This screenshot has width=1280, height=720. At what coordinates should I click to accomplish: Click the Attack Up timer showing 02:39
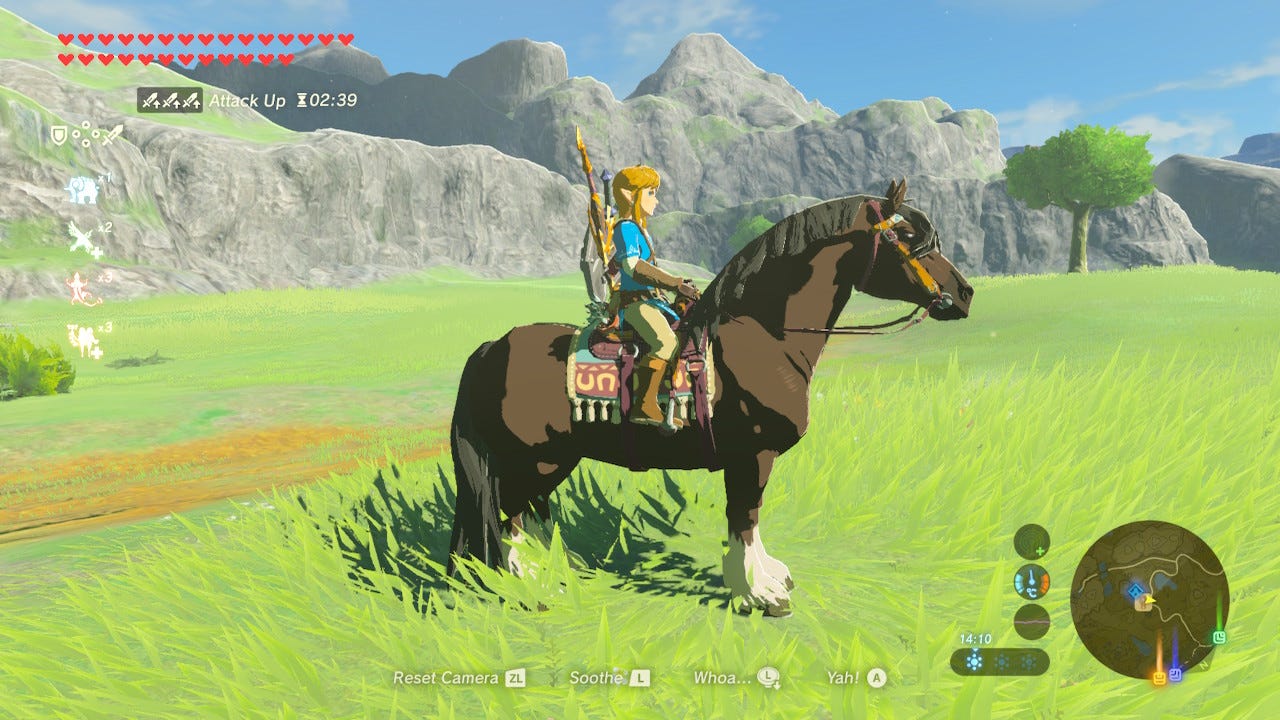pyautogui.click(x=330, y=100)
